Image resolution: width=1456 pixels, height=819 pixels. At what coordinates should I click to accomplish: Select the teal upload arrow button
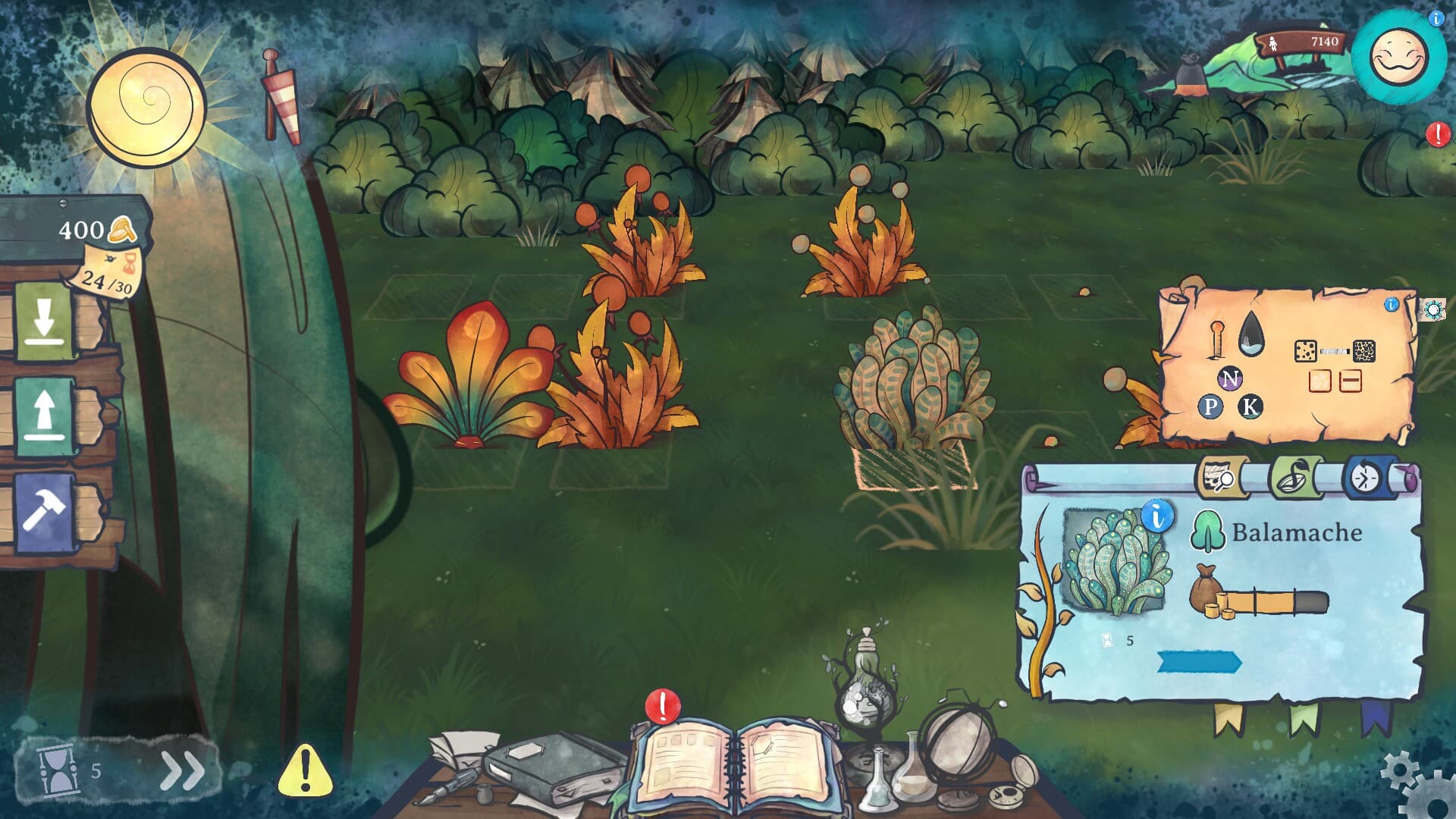(44, 416)
